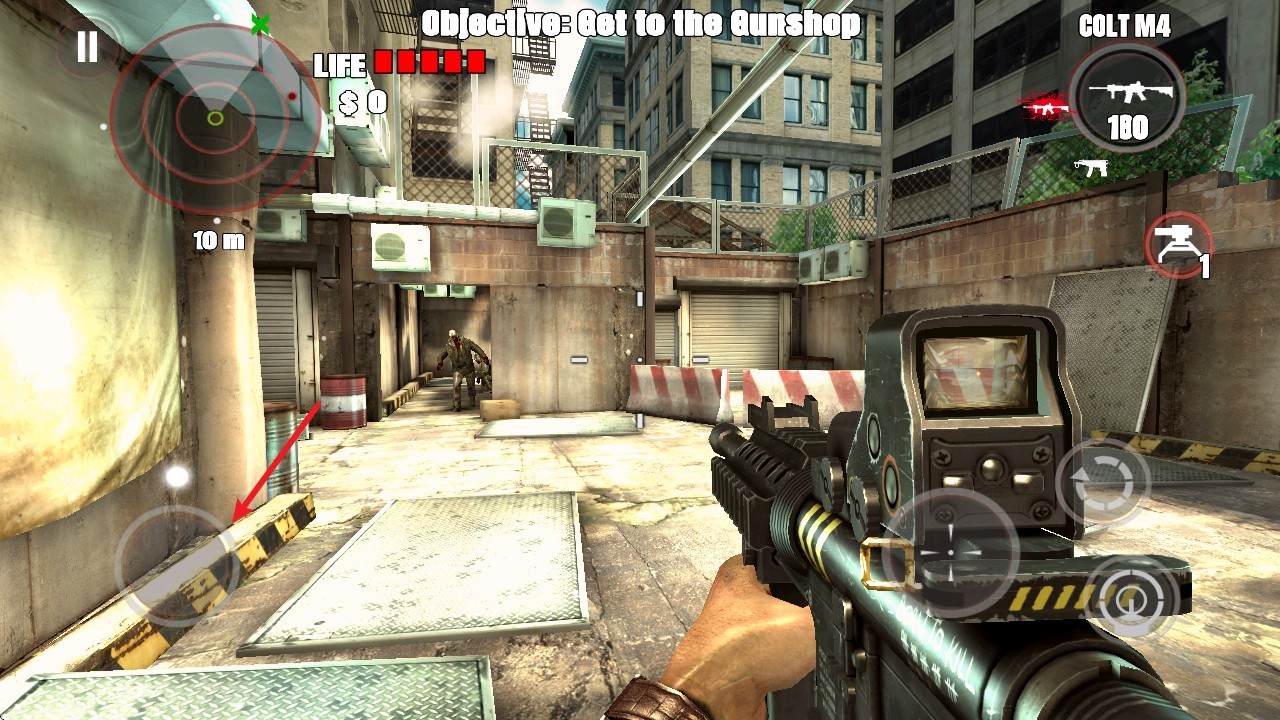Tap the virtual movement joystick
Image resolution: width=1280 pixels, height=720 pixels.
[177, 566]
